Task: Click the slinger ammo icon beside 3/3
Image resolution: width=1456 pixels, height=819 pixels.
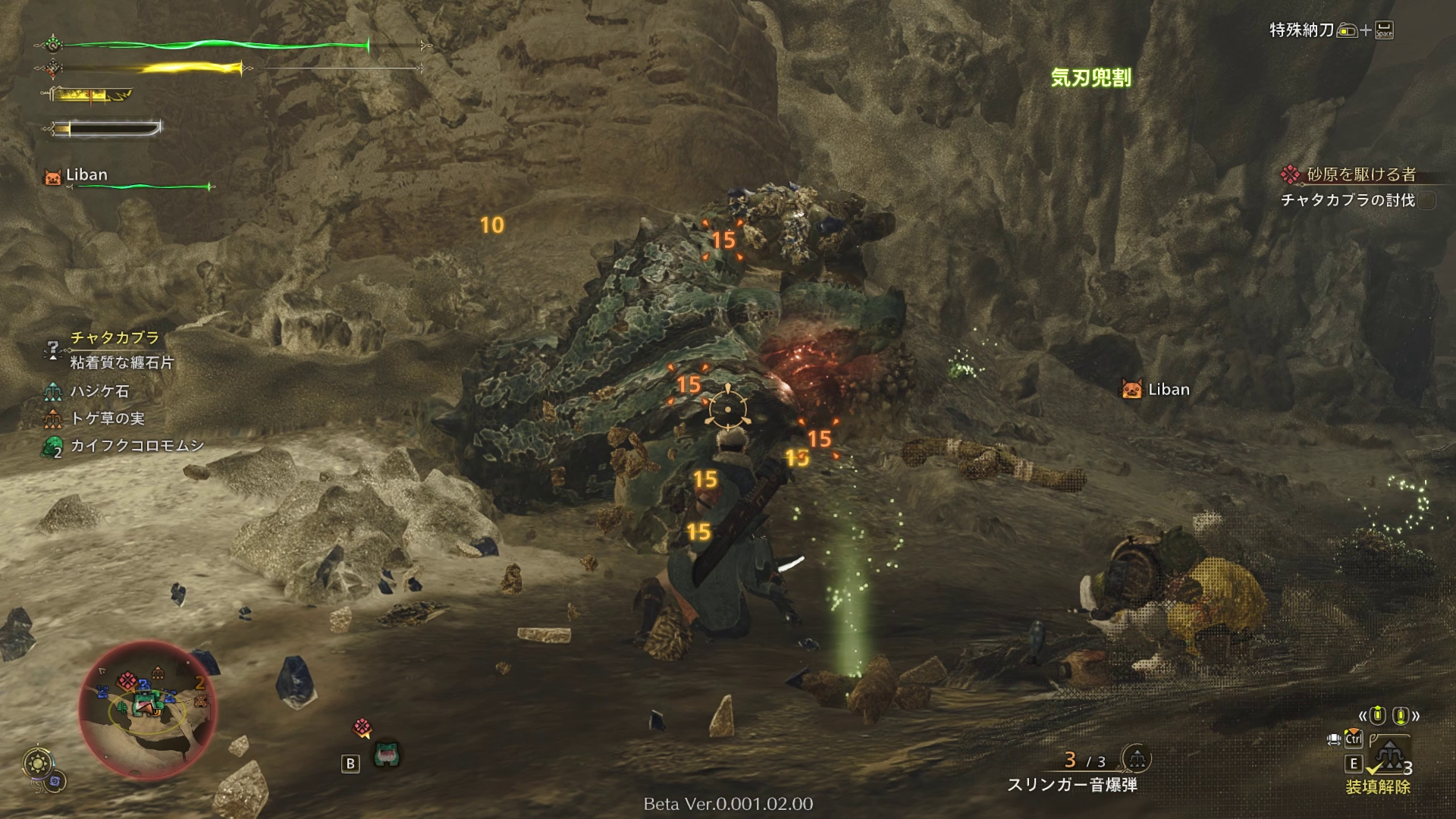Action: (1135, 758)
